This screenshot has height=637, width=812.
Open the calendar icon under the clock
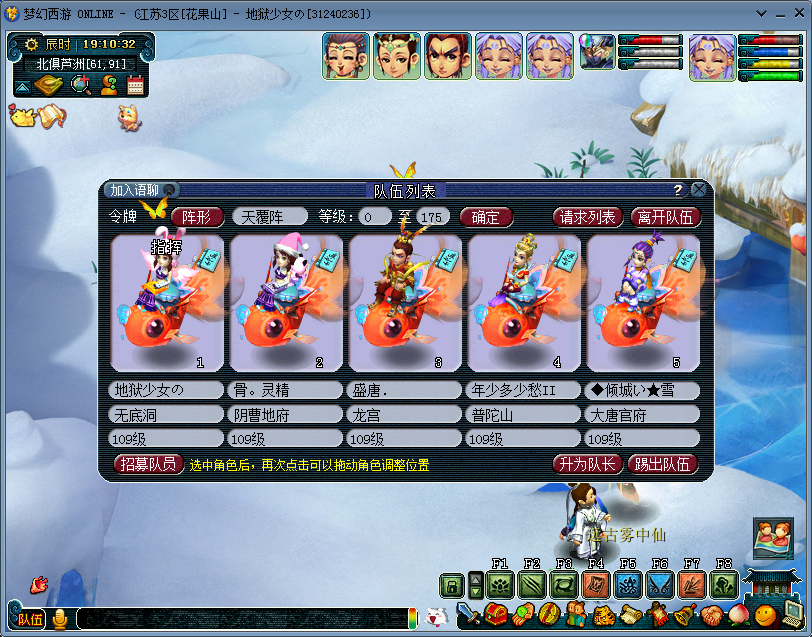coord(135,86)
